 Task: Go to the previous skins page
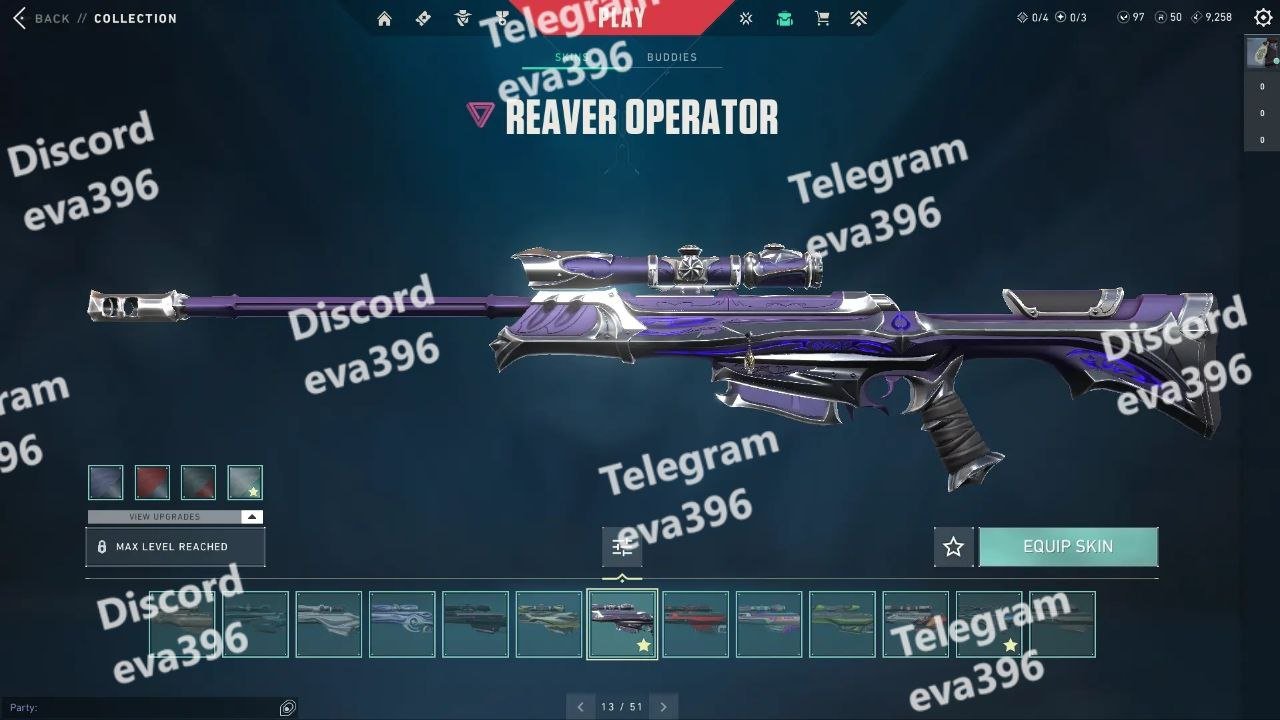[x=581, y=707]
